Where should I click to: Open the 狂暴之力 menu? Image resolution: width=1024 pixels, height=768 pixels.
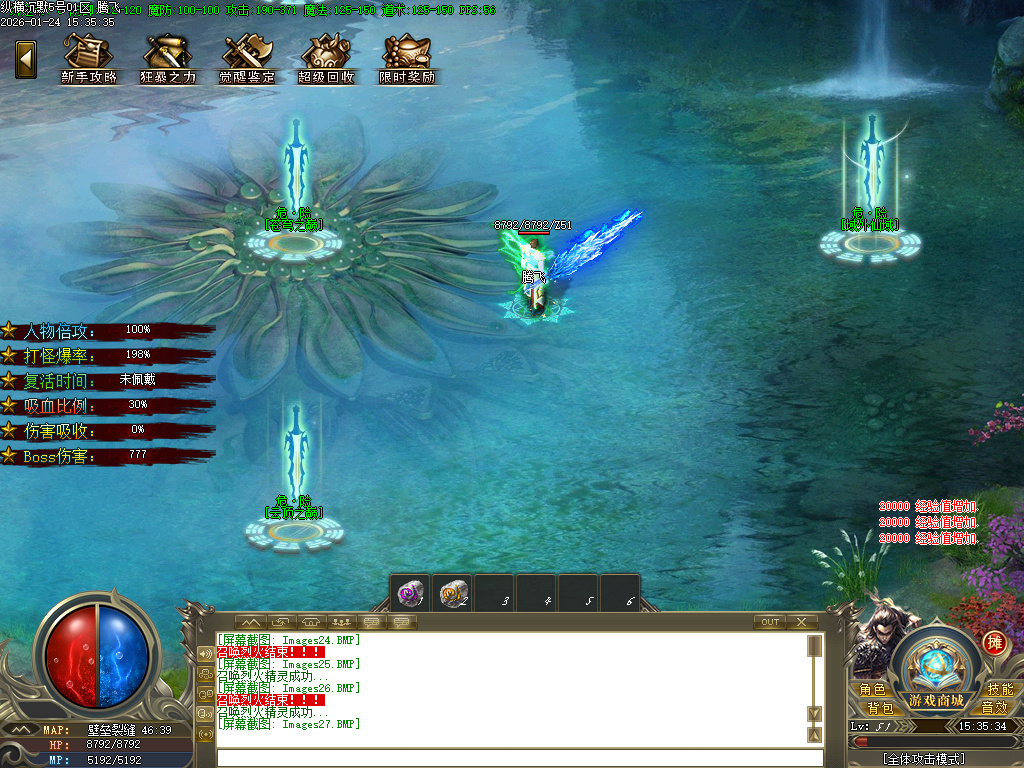tap(168, 59)
